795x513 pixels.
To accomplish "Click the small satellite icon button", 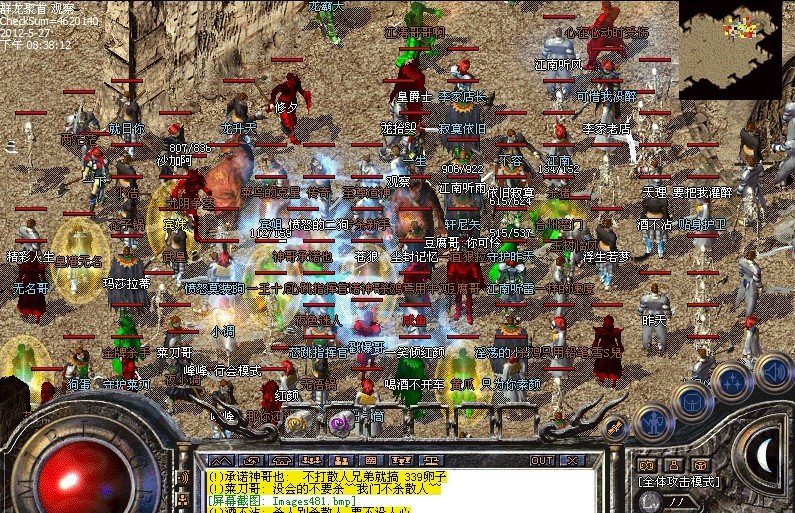I will click(614, 427).
